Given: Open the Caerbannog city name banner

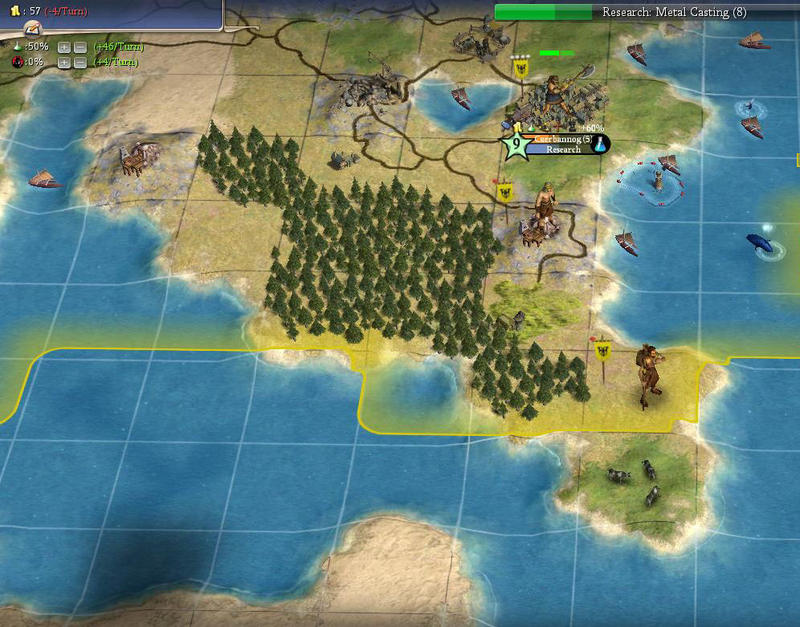Looking at the screenshot, I should [560, 140].
